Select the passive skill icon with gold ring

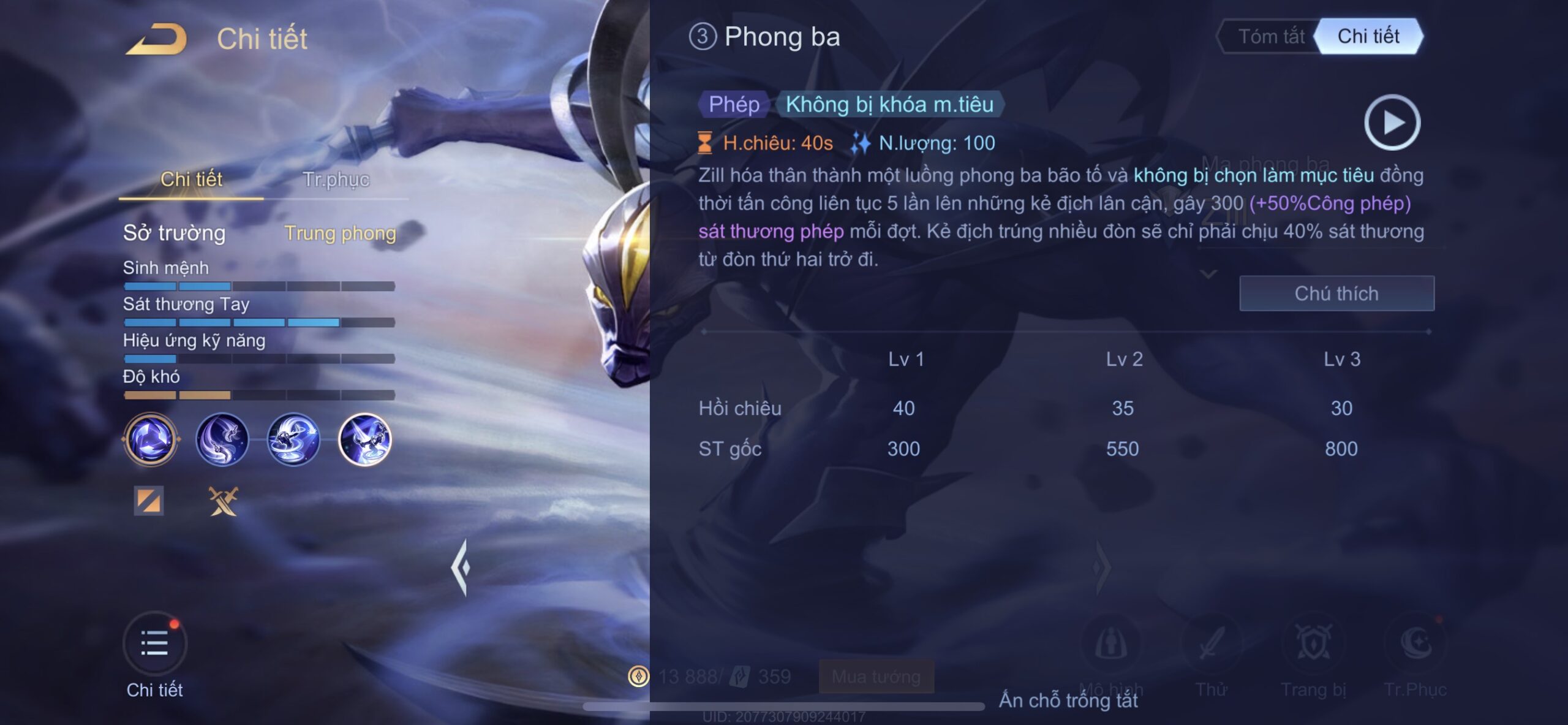pyautogui.click(x=151, y=439)
